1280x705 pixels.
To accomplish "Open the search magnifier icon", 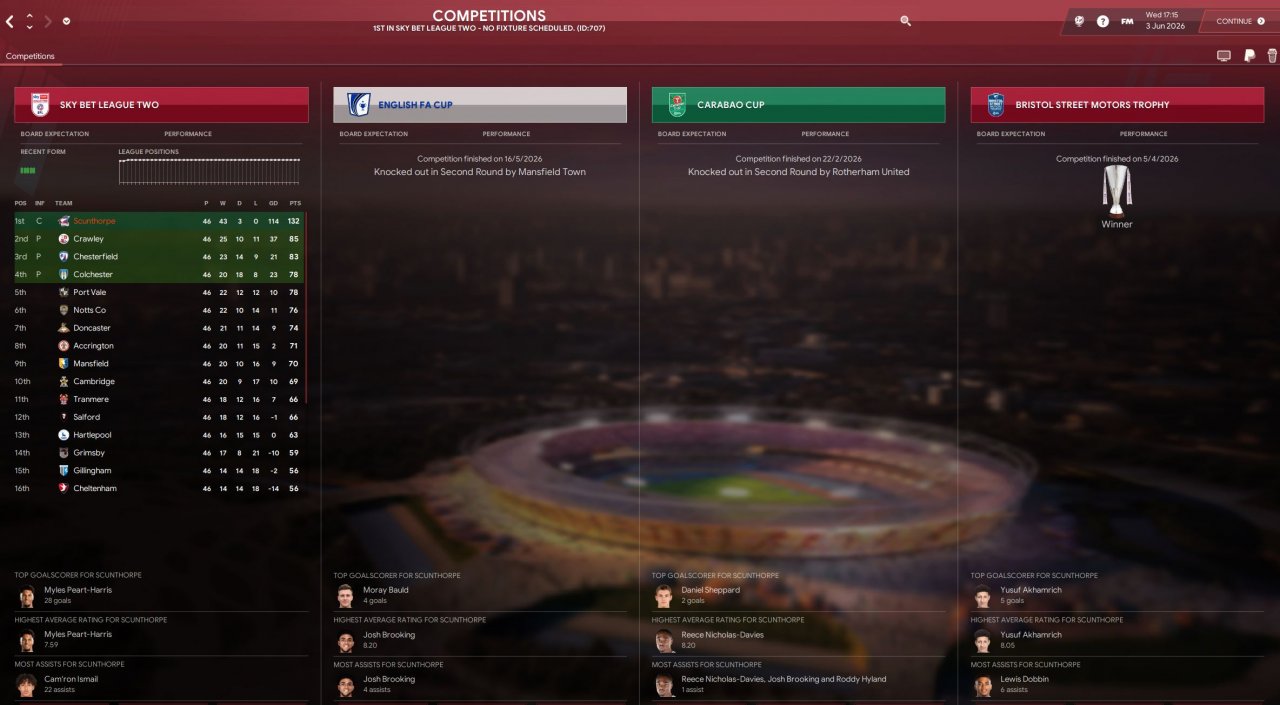I will pyautogui.click(x=906, y=20).
